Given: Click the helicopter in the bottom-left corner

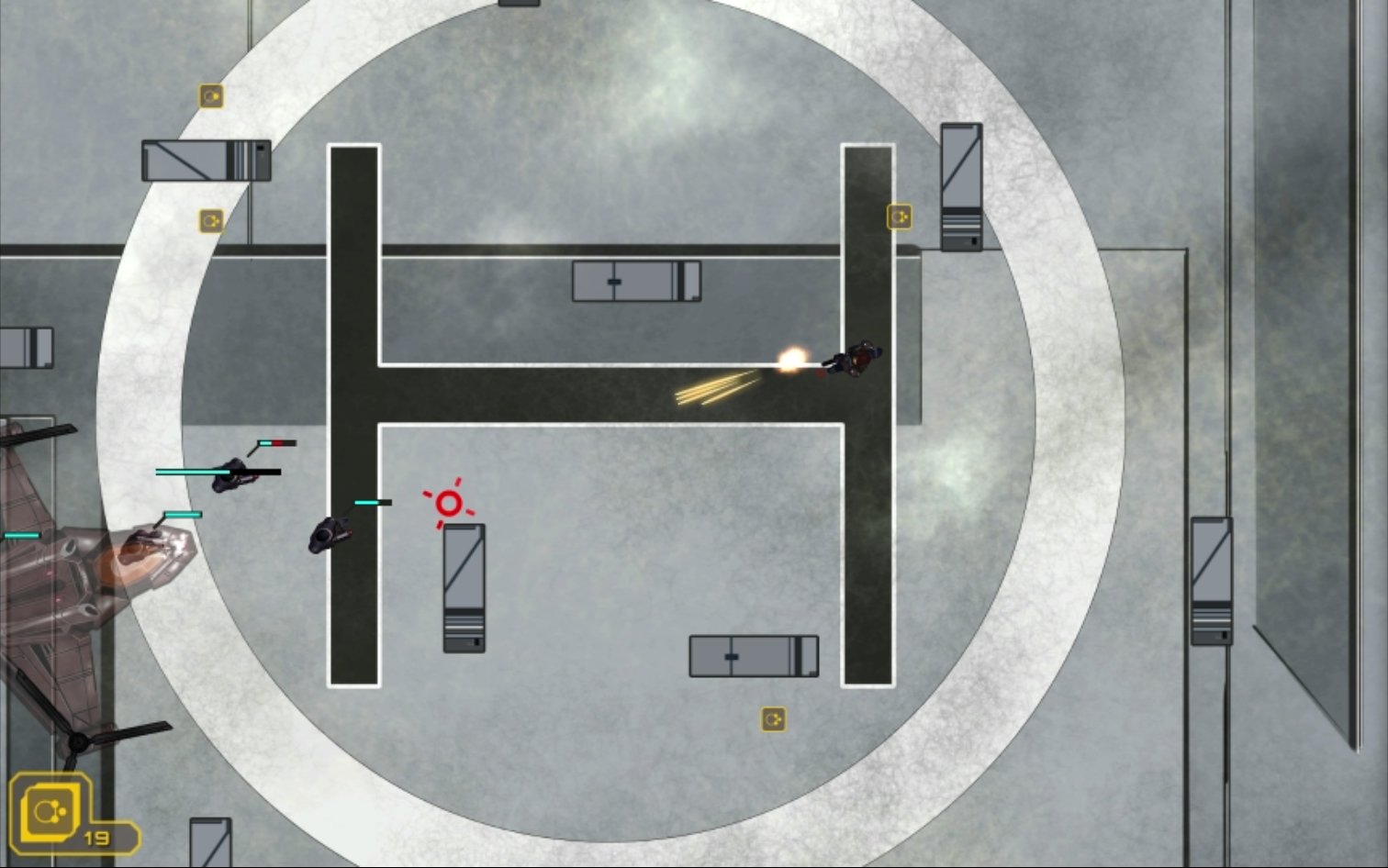Looking at the screenshot, I should 64,596.
